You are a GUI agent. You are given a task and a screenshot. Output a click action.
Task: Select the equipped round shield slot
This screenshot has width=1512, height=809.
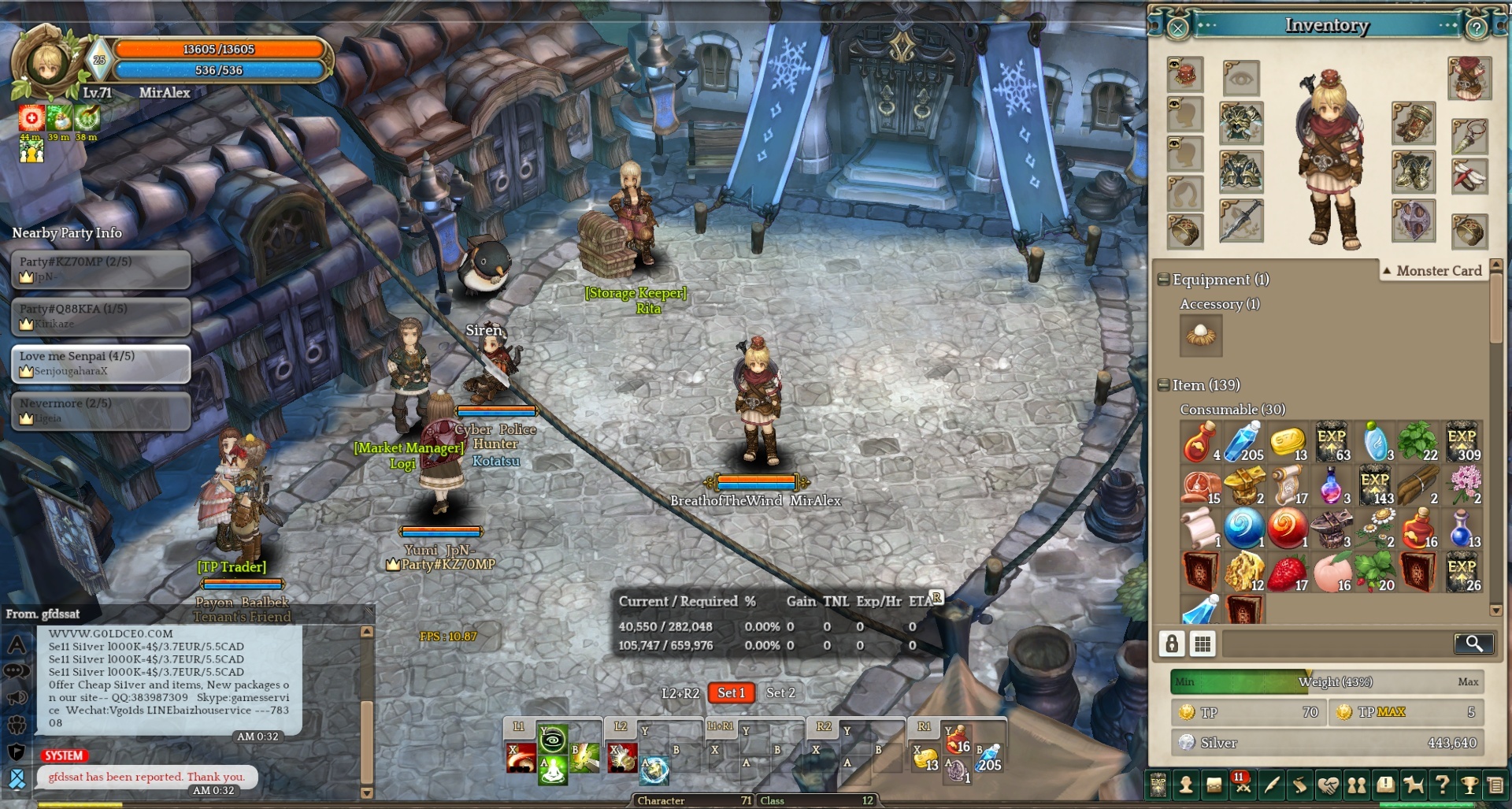[1414, 221]
